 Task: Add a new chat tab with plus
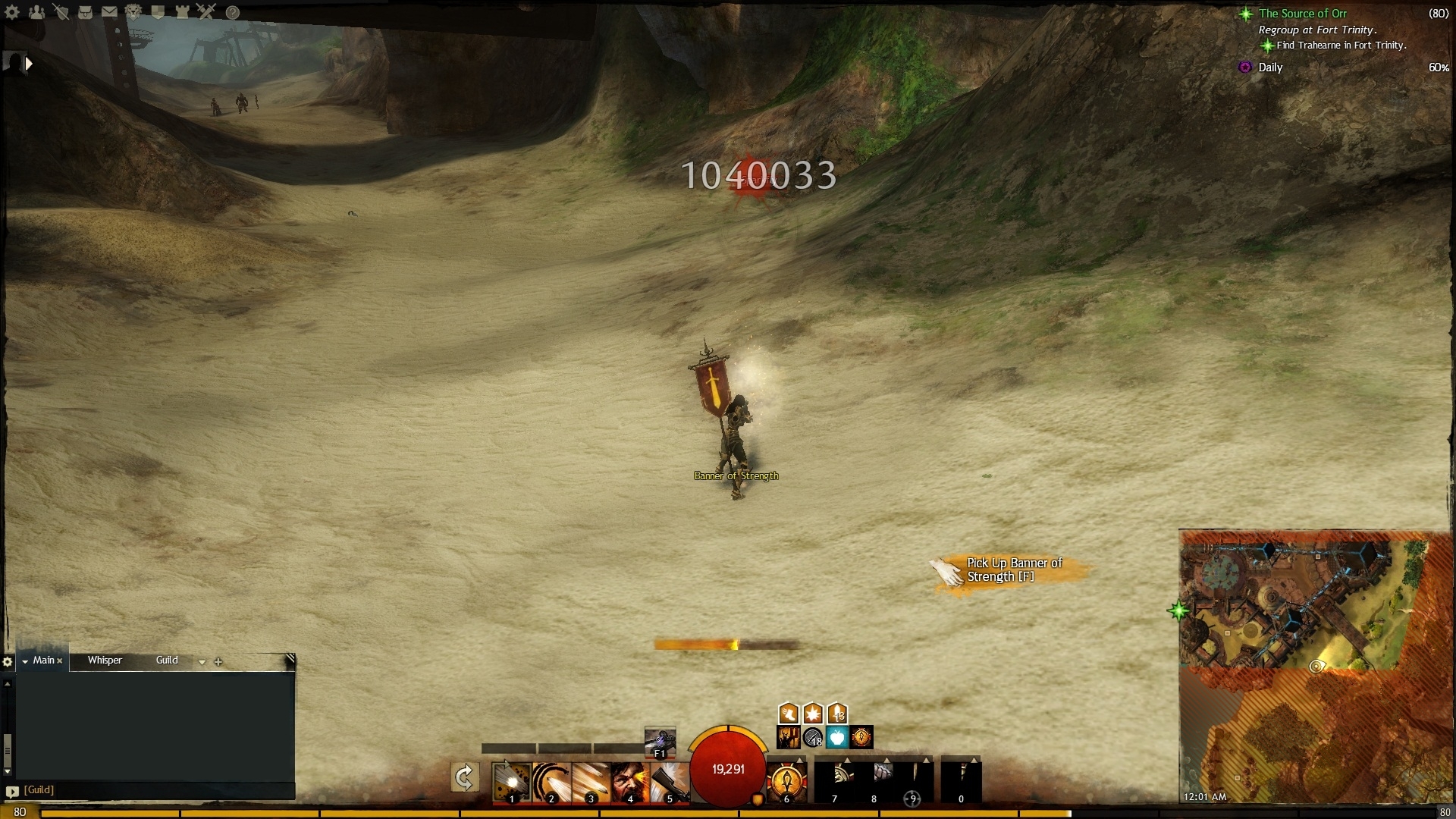point(218,661)
